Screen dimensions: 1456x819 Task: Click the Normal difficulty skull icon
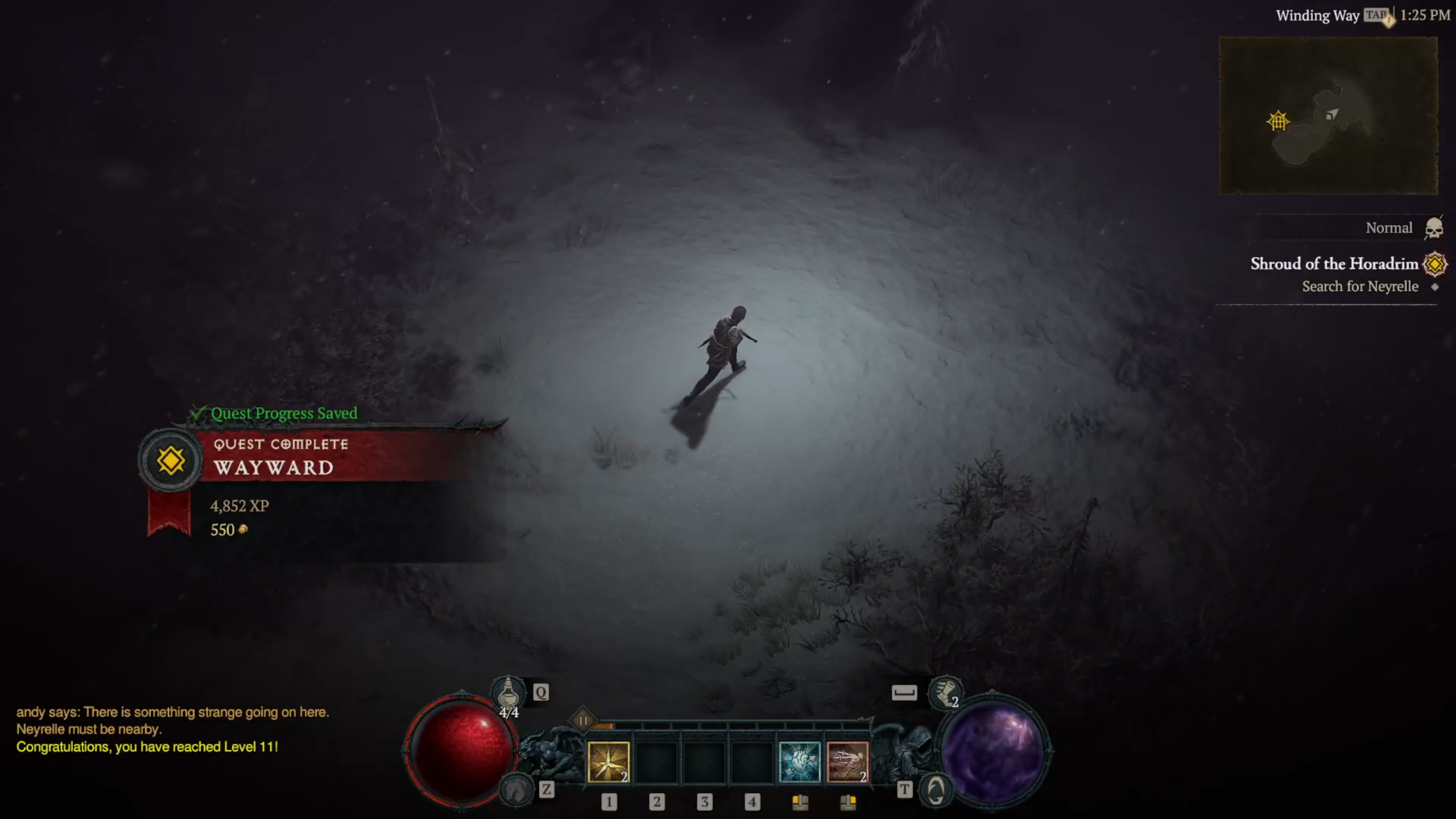coord(1433,229)
